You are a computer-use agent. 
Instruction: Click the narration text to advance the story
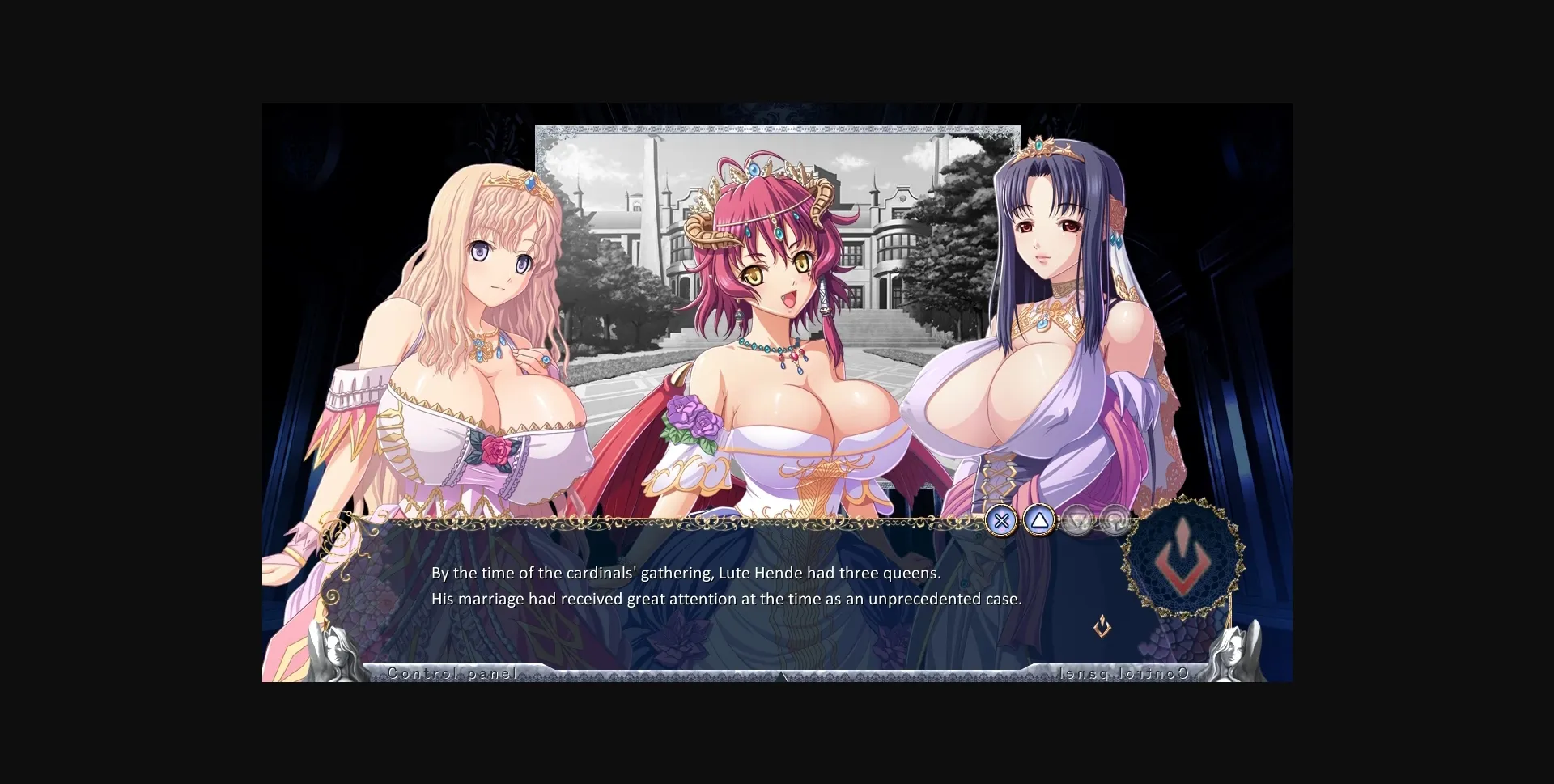pos(726,586)
